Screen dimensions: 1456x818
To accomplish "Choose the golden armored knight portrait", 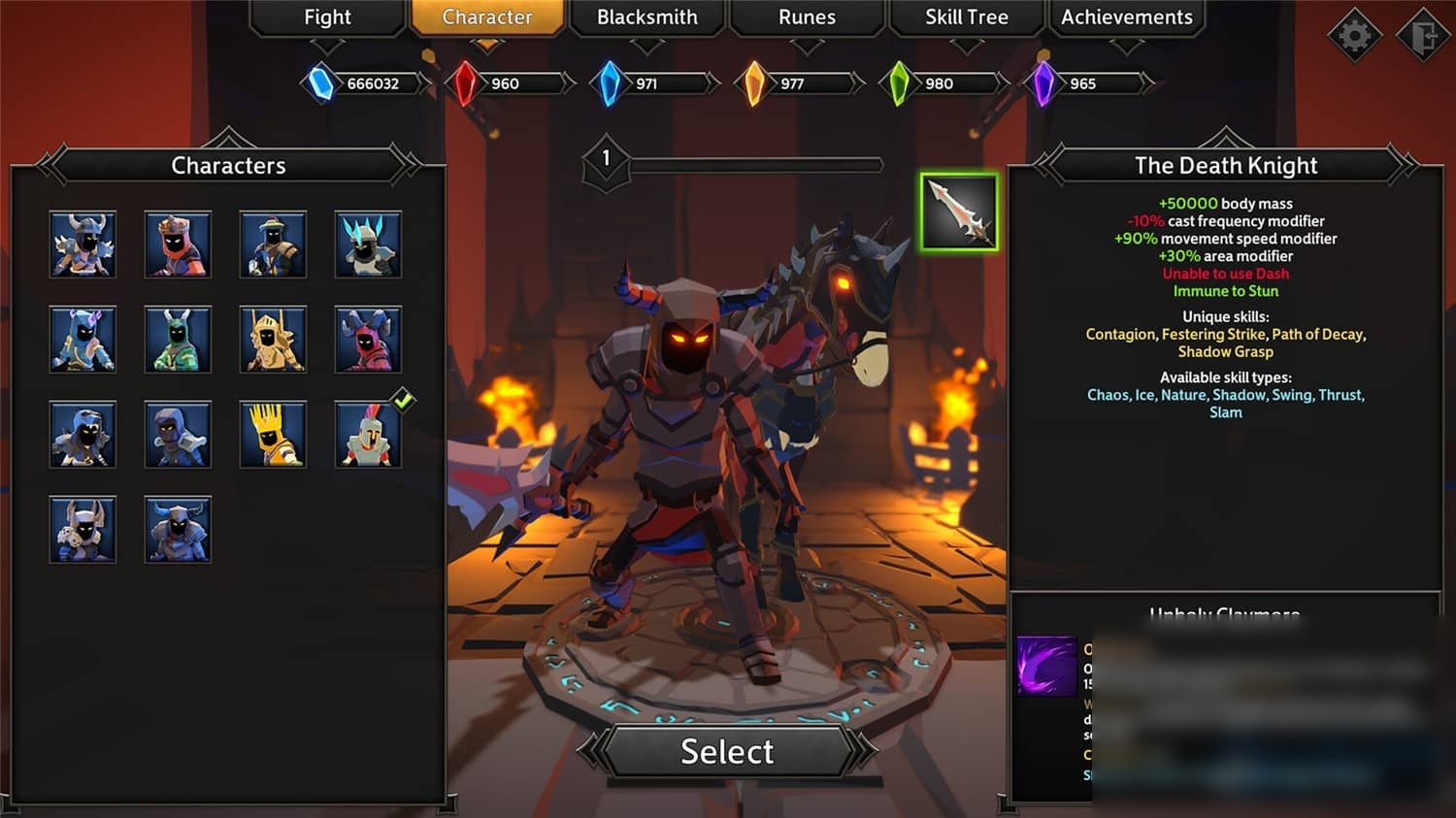I will [273, 340].
